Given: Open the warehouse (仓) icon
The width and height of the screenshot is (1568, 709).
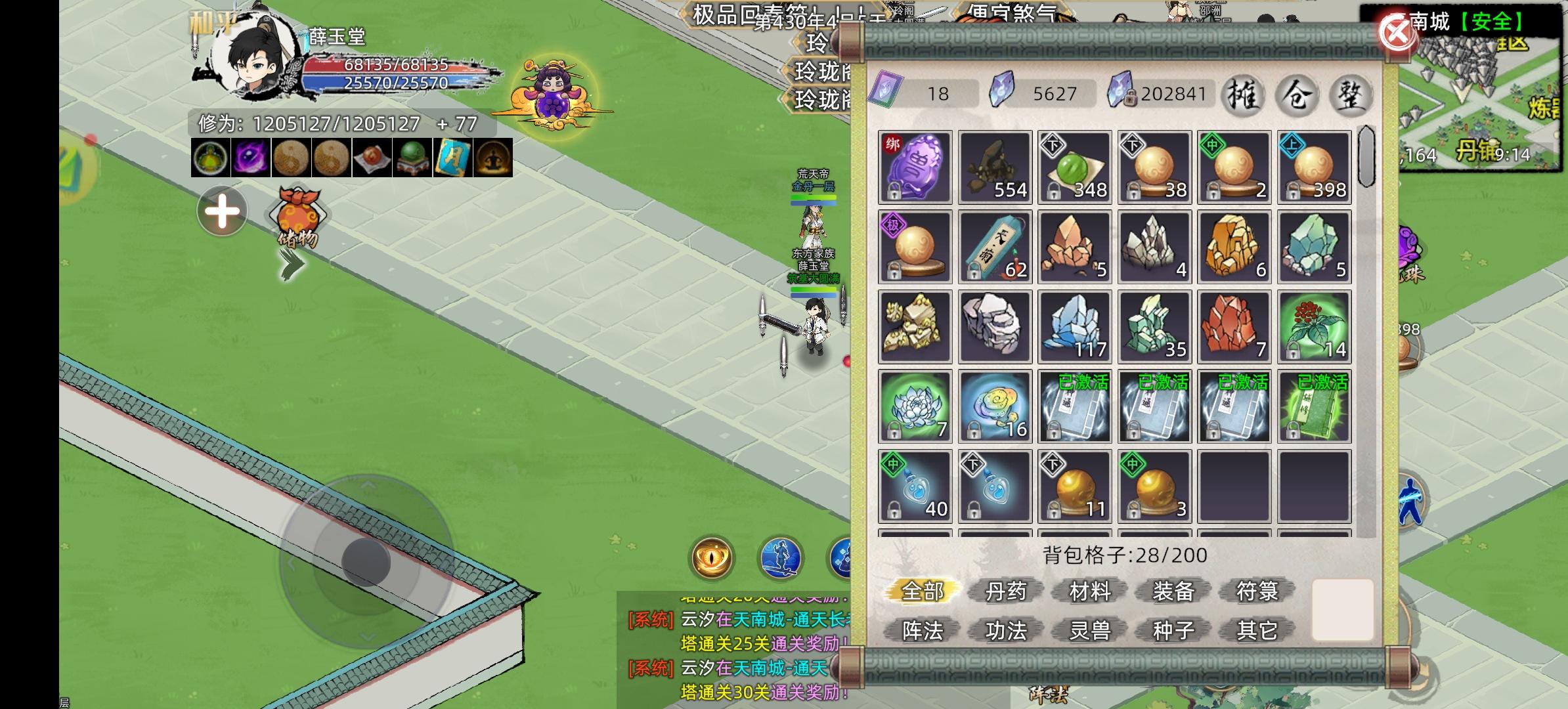Looking at the screenshot, I should coord(1298,95).
